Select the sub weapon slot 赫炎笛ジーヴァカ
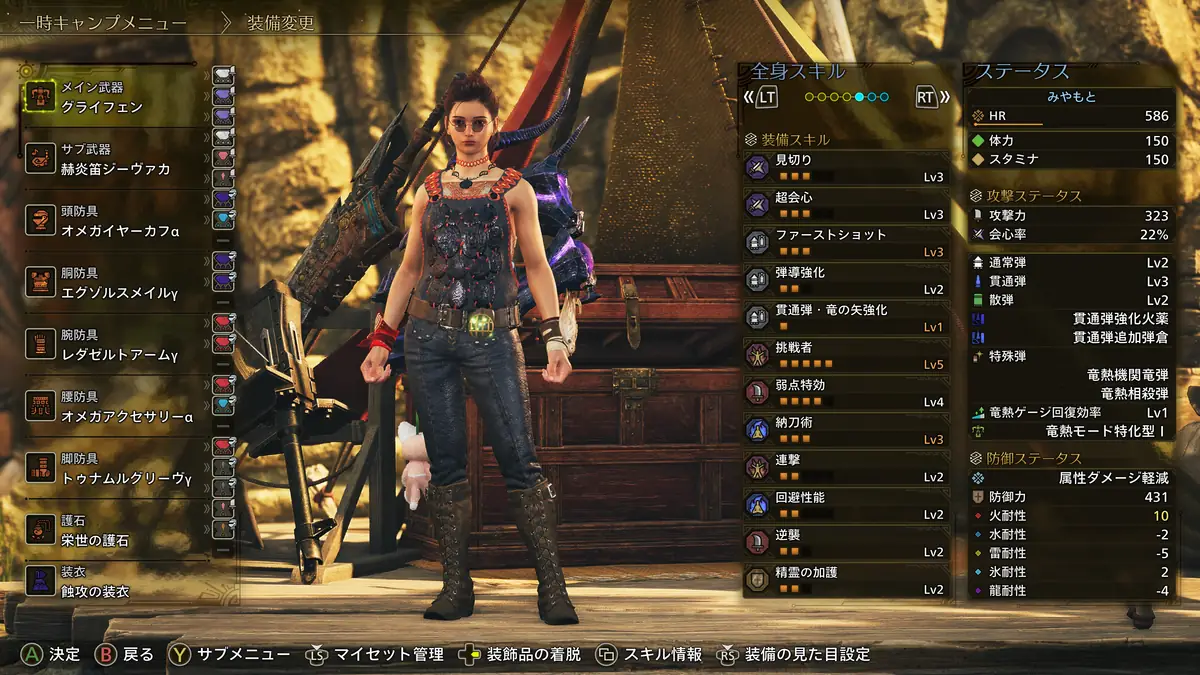 click(110, 160)
